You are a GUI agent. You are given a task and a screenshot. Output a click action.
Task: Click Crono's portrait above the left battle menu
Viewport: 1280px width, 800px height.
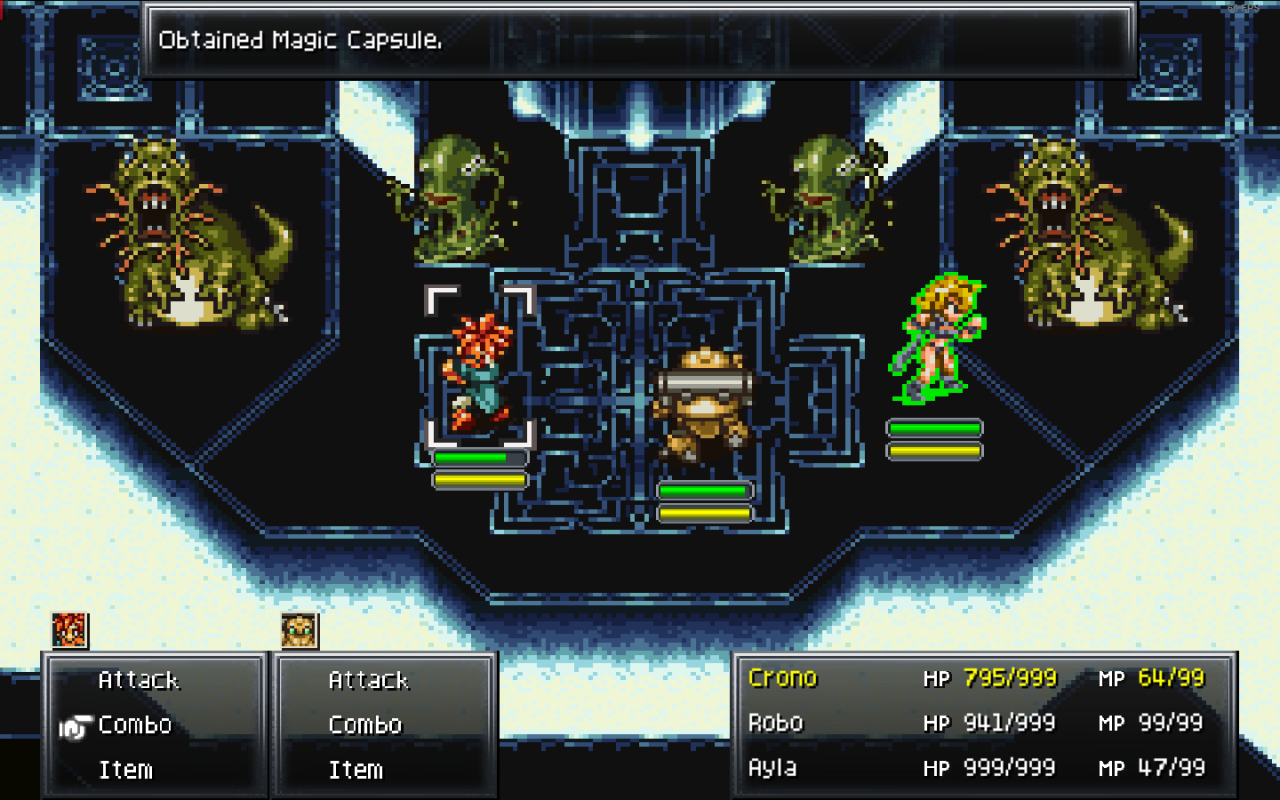pyautogui.click(x=66, y=628)
